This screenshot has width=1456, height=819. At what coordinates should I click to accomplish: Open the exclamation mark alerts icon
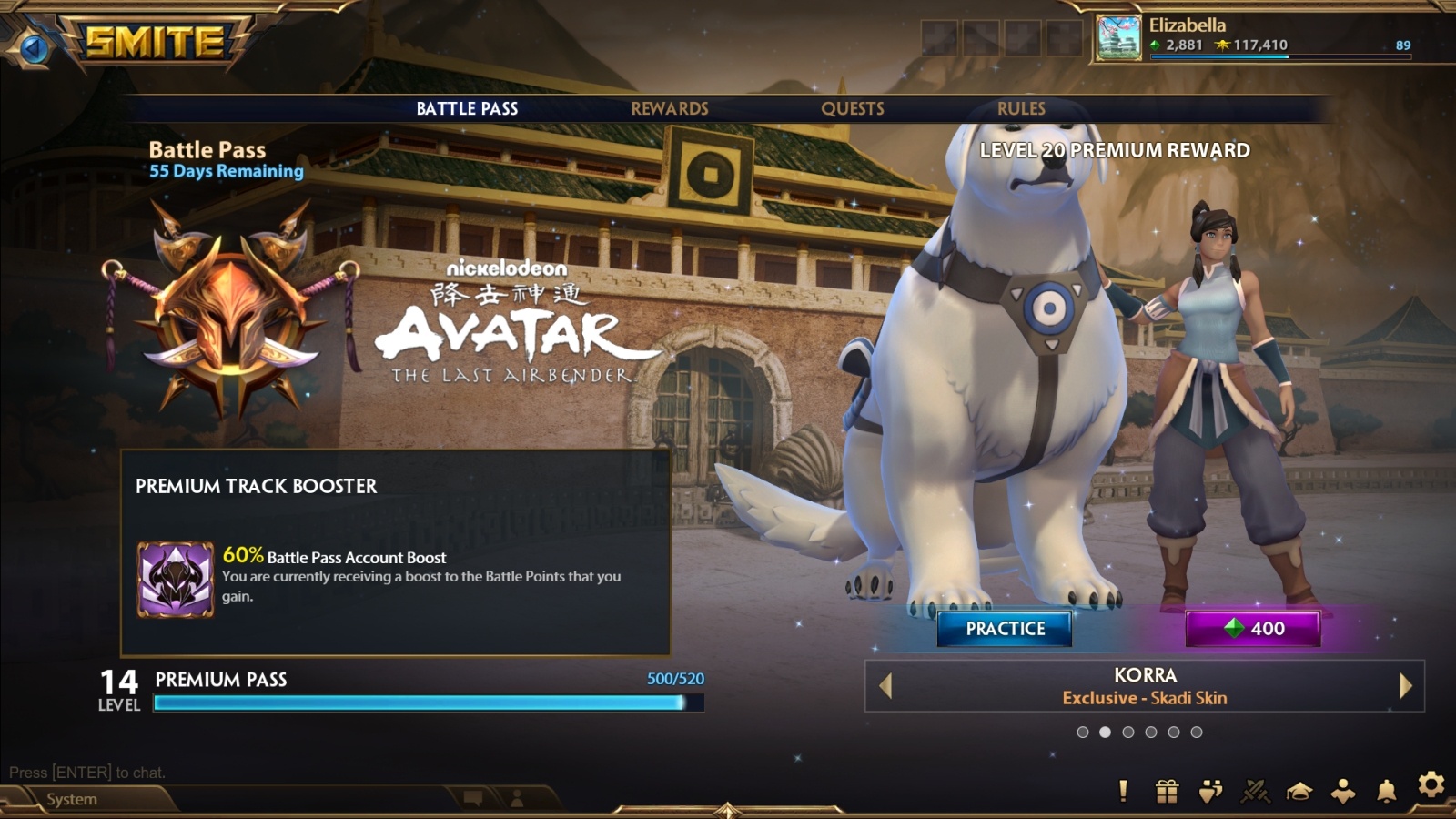point(1123,792)
